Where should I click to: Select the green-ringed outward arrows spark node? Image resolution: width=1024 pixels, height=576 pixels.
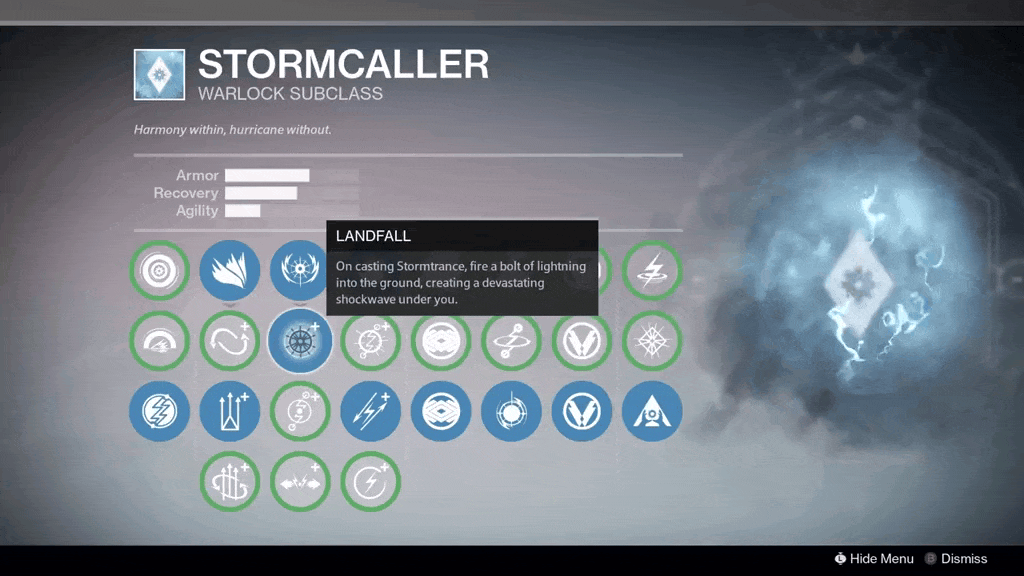300,481
